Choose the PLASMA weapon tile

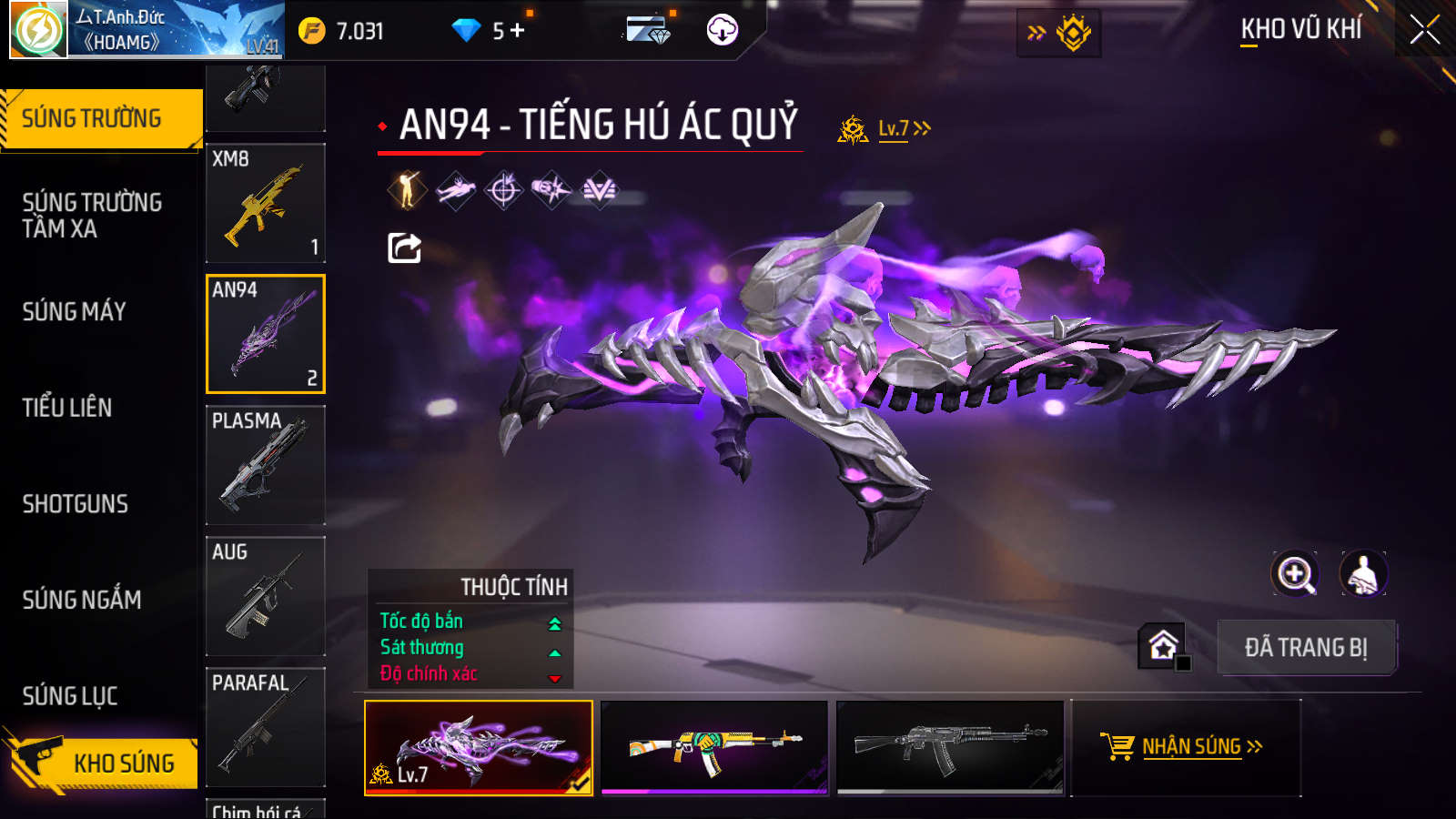coord(266,465)
